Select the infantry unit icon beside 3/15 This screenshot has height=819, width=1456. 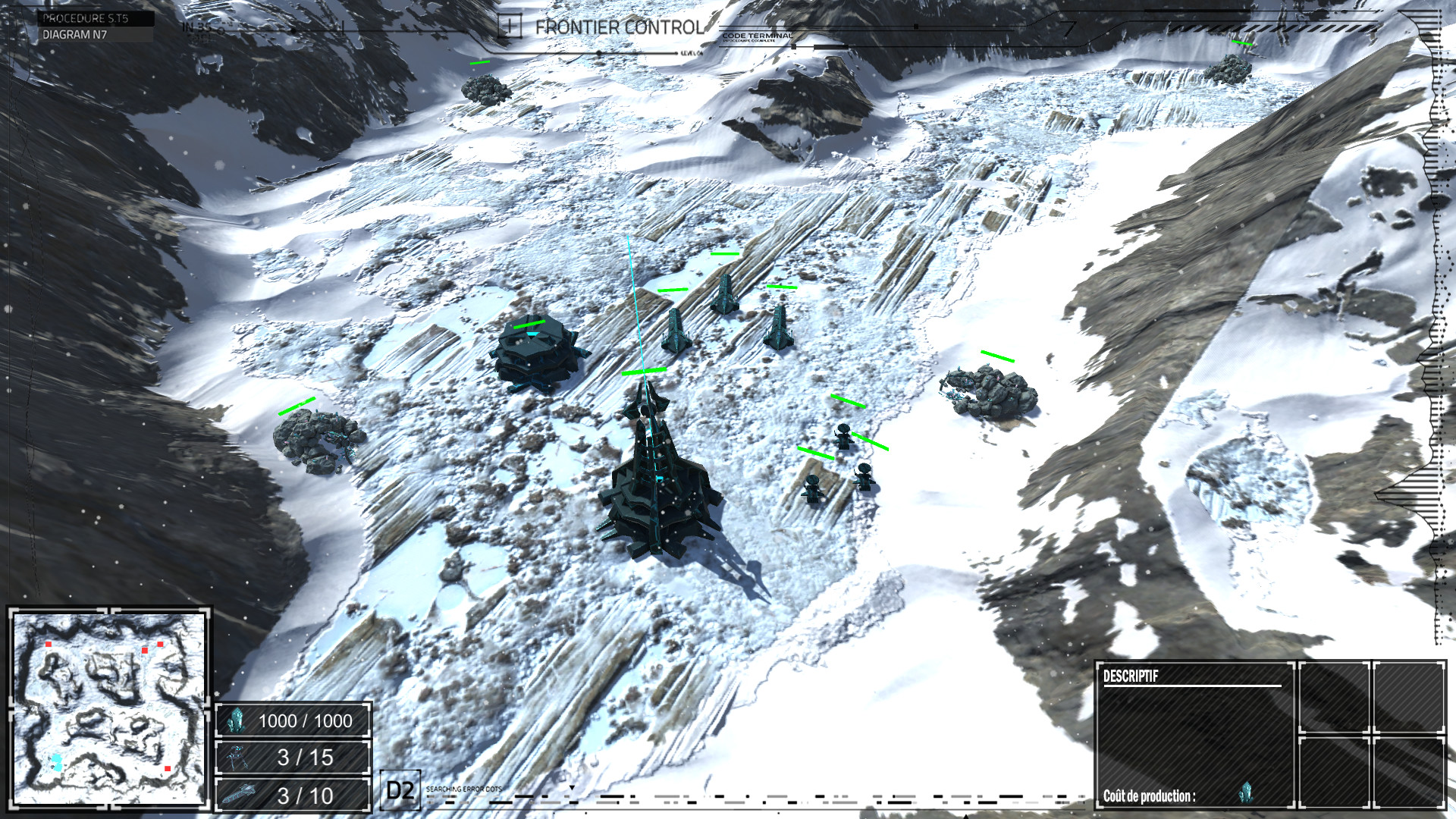(237, 756)
